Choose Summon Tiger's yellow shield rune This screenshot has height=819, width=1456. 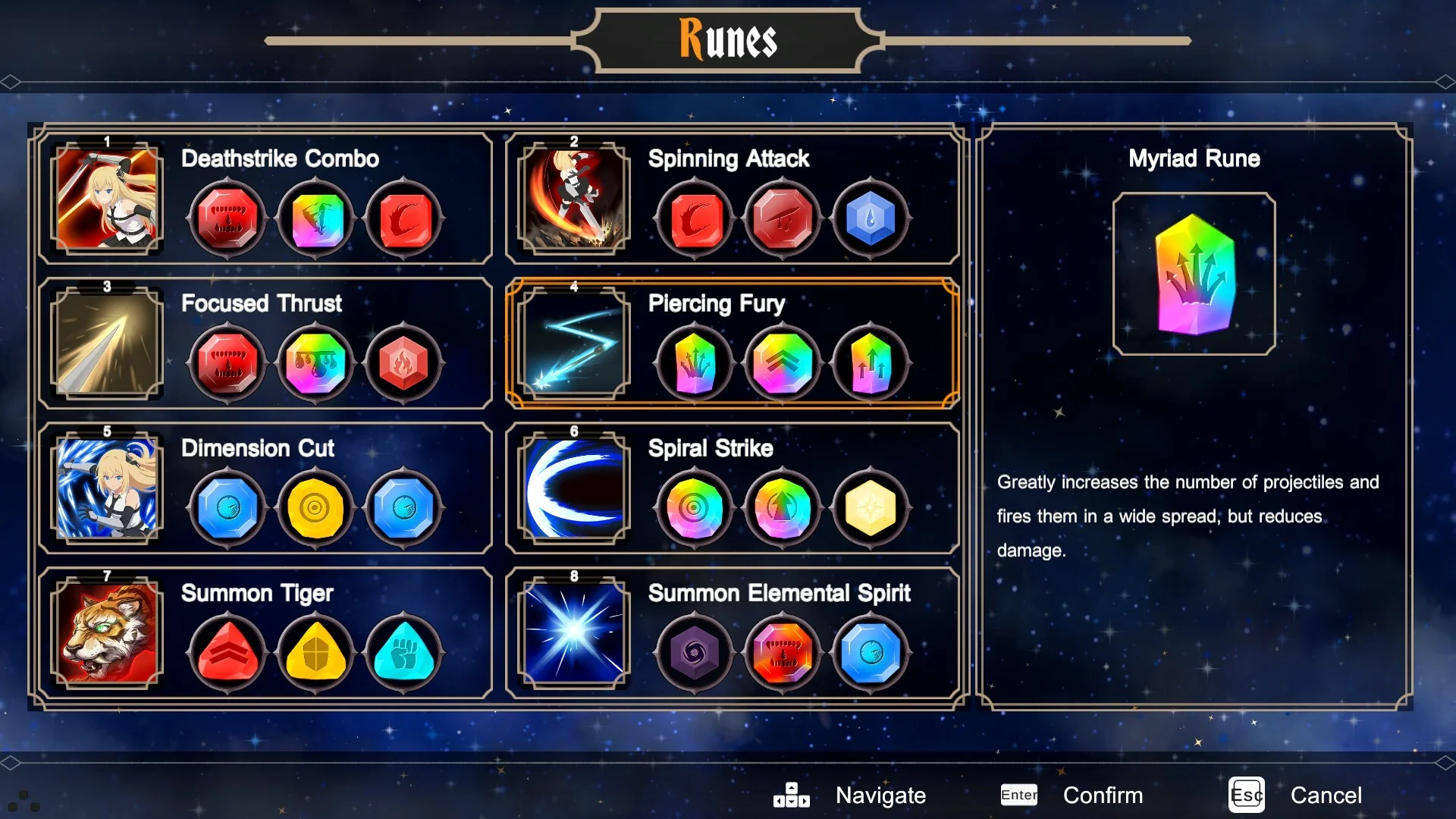click(315, 653)
